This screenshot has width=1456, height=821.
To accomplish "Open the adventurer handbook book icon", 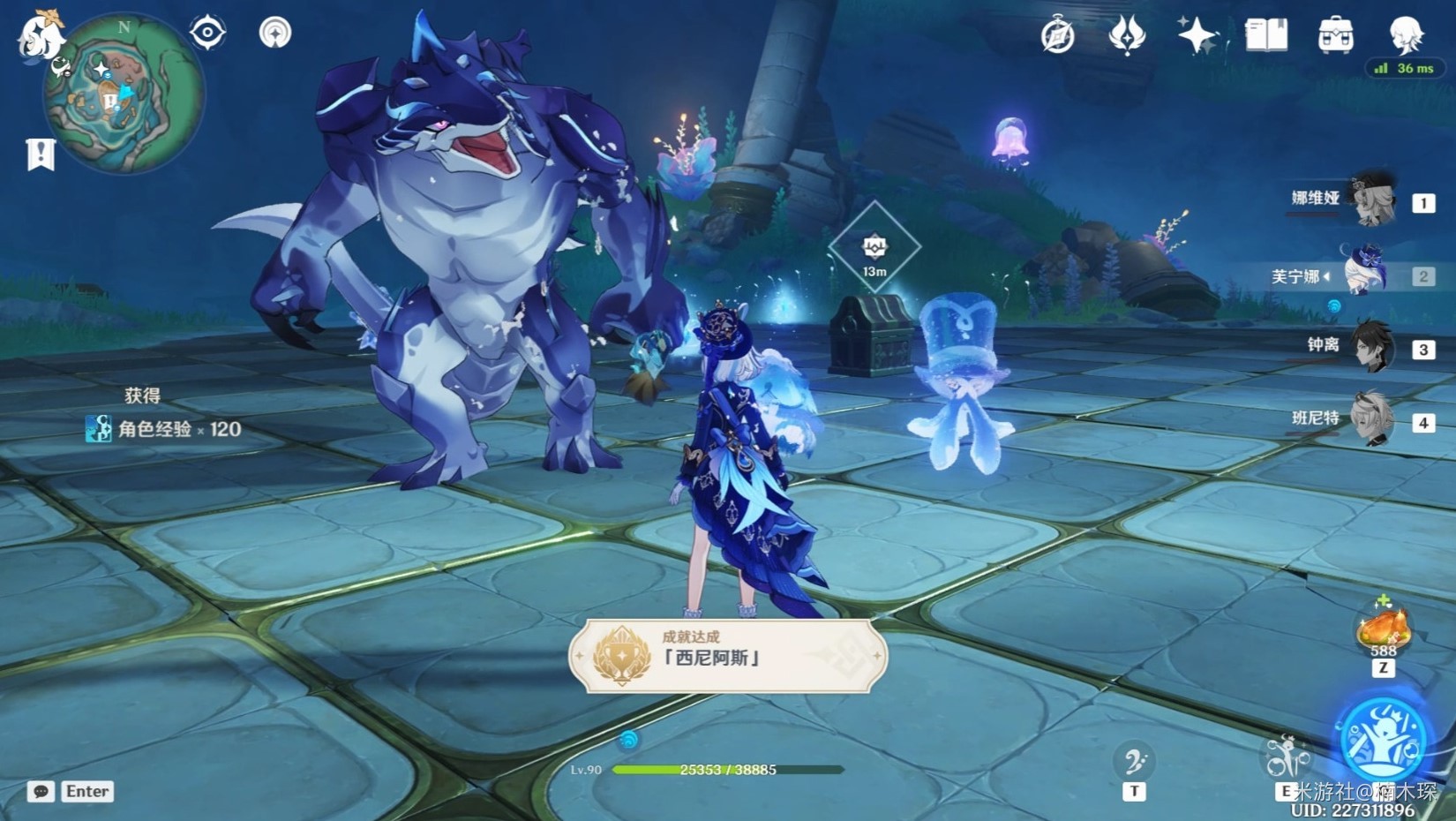I will pyautogui.click(x=1265, y=36).
